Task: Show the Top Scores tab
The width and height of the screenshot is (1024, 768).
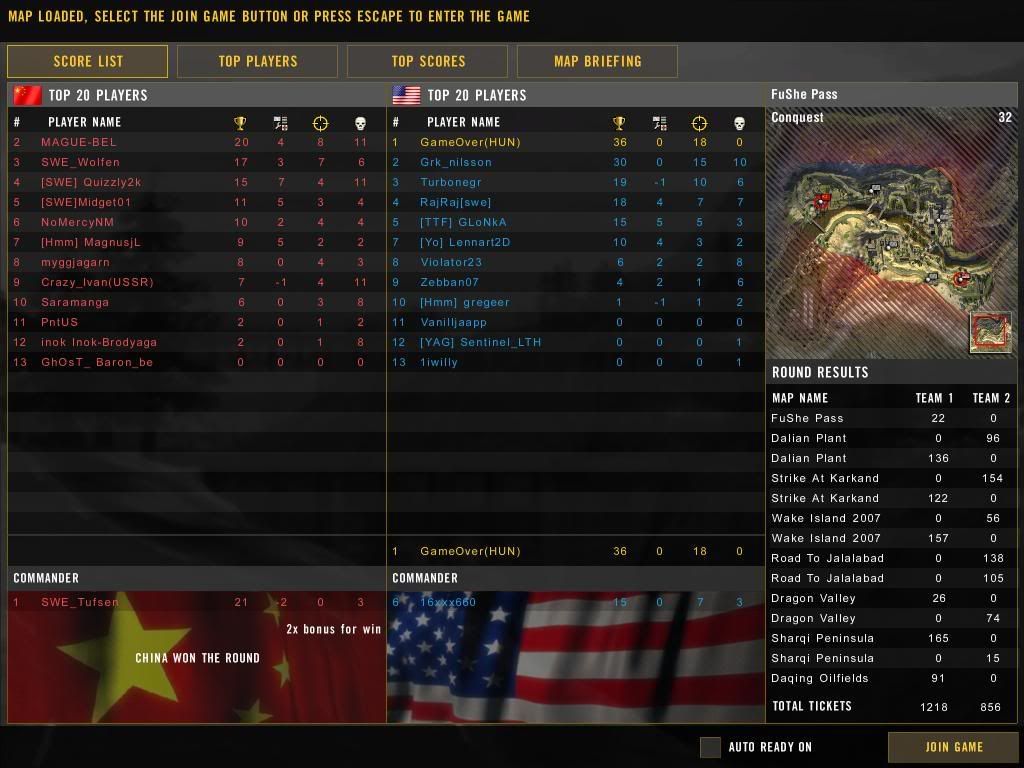Action: pos(428,61)
